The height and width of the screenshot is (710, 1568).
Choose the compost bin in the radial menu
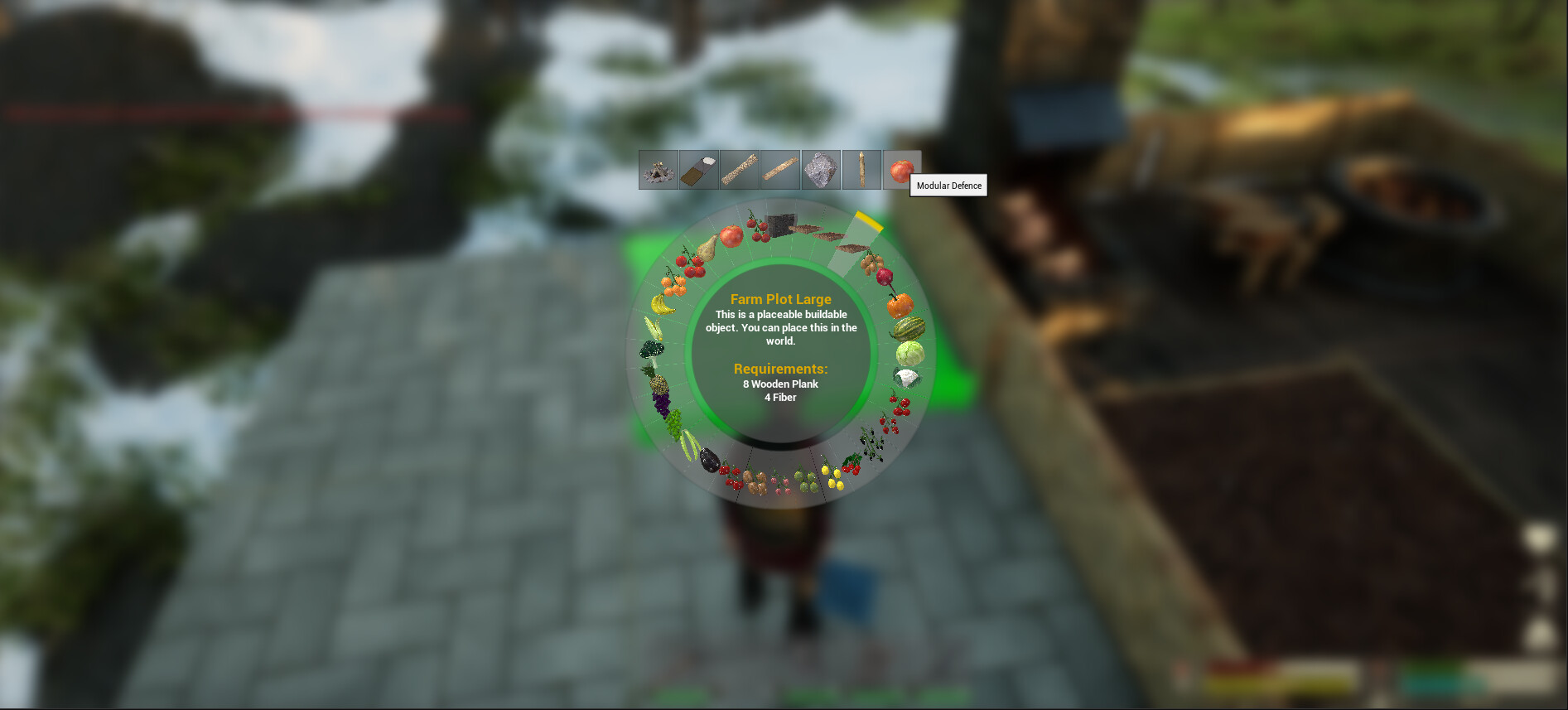[x=781, y=228]
